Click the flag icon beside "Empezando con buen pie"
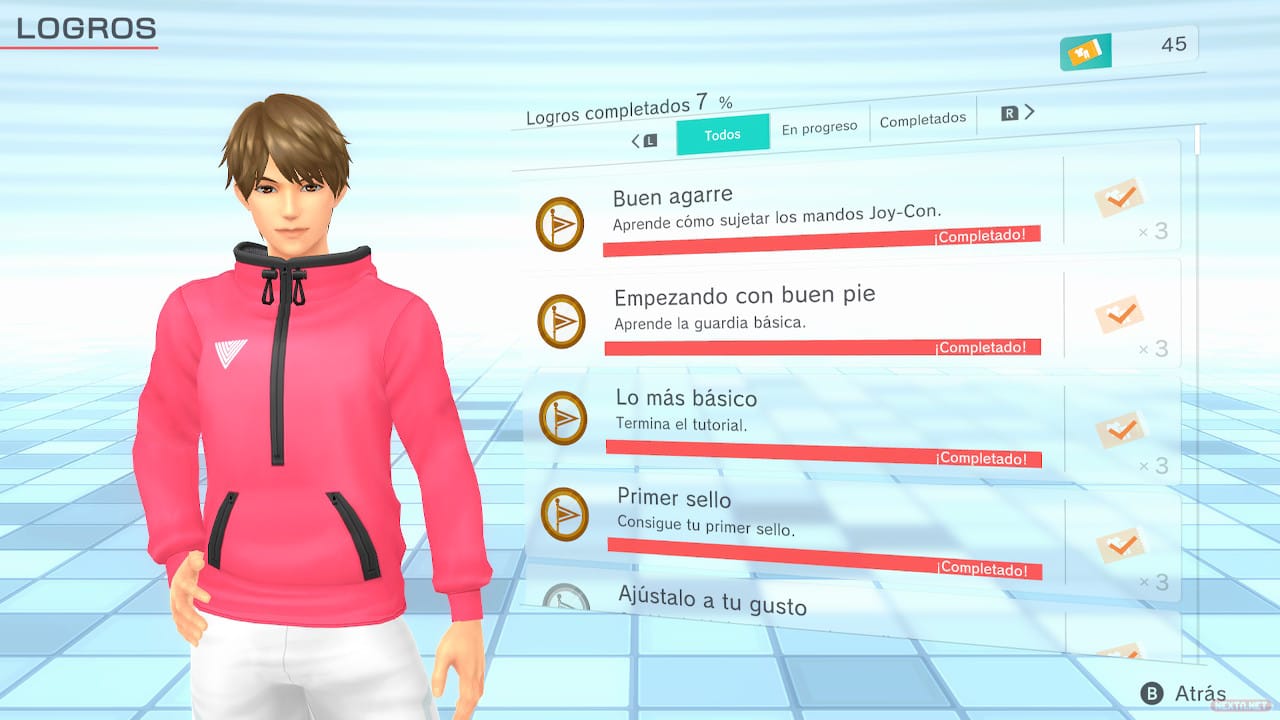Viewport: 1280px width, 720px height. pyautogui.click(x=560, y=320)
